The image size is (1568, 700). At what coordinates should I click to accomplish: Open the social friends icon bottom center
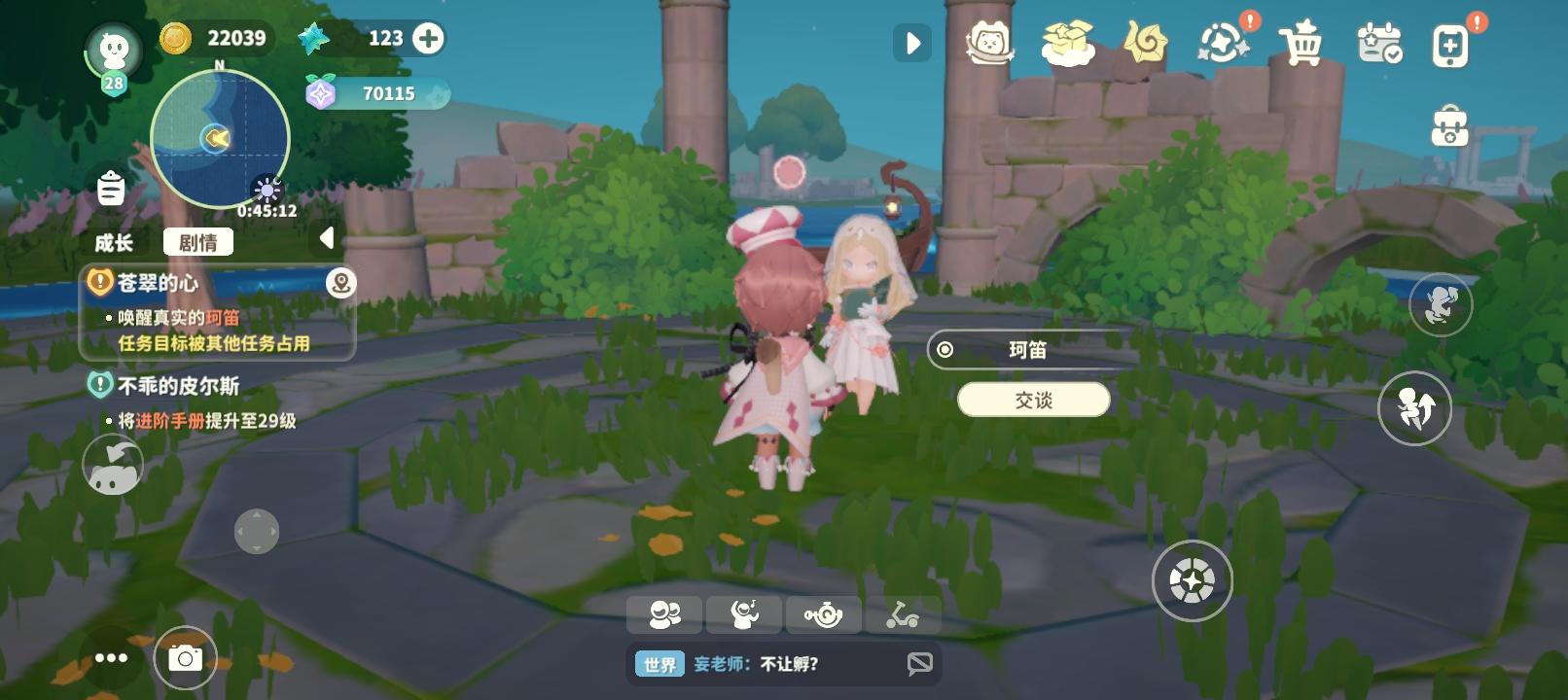click(x=664, y=613)
